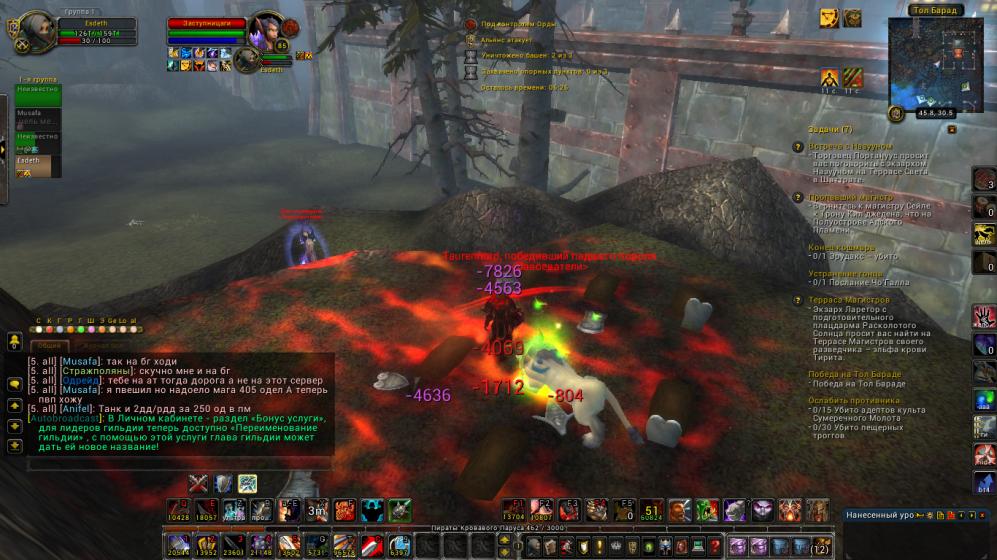This screenshot has width=997, height=560.
Task: Click Eadeth's raid frame in group list
Action: click(x=37, y=165)
